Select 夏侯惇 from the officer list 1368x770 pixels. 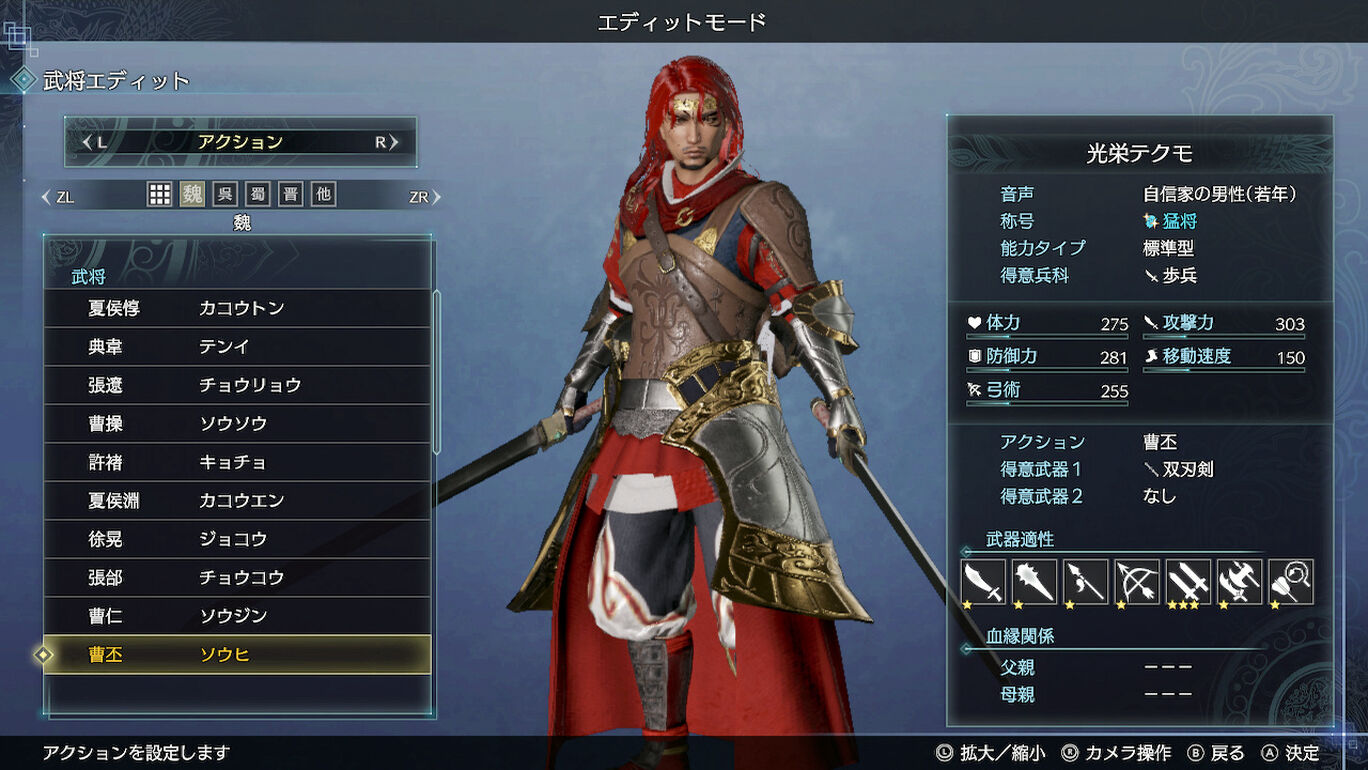[x=238, y=308]
